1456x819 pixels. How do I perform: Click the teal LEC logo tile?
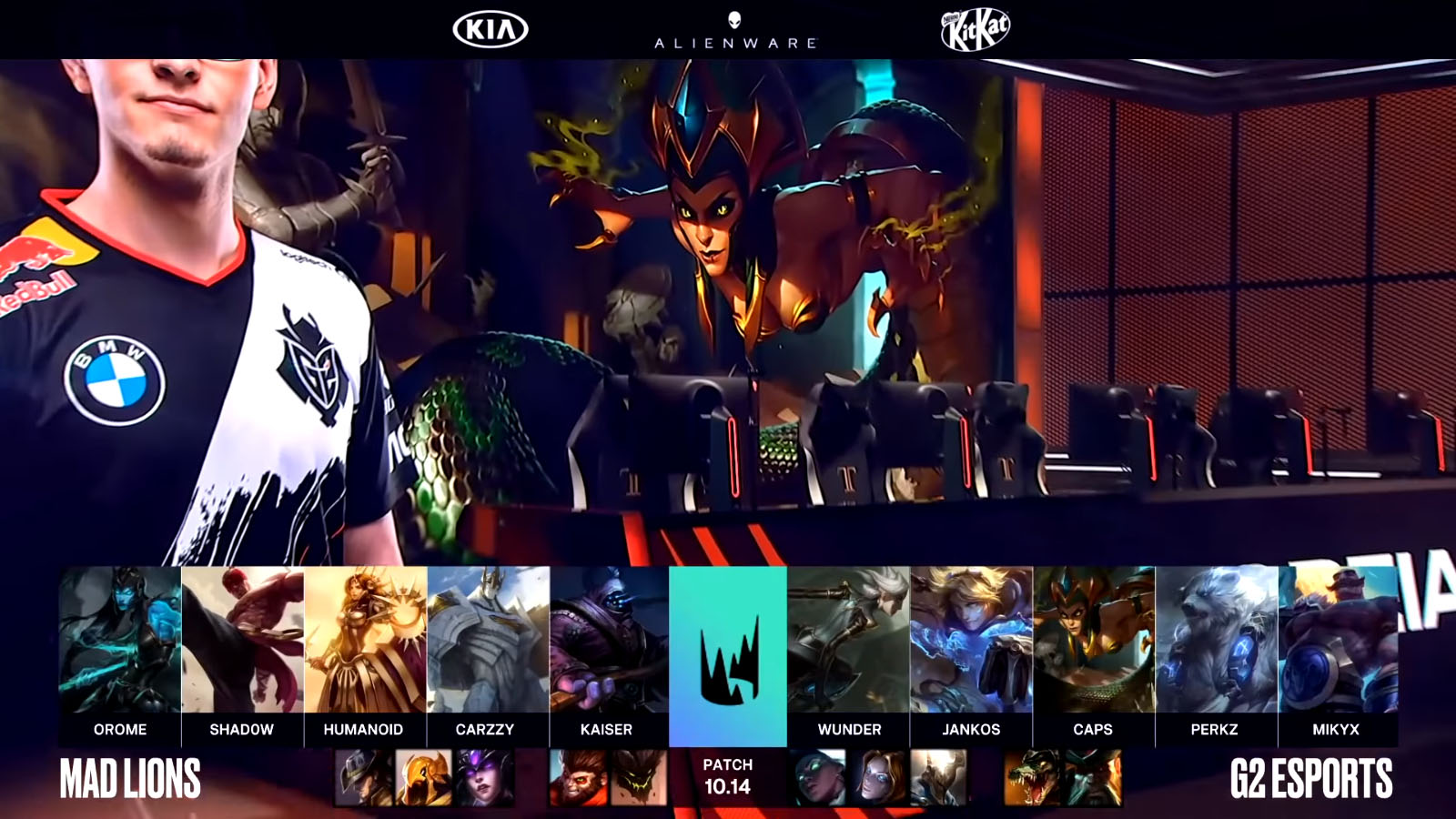pos(728,655)
